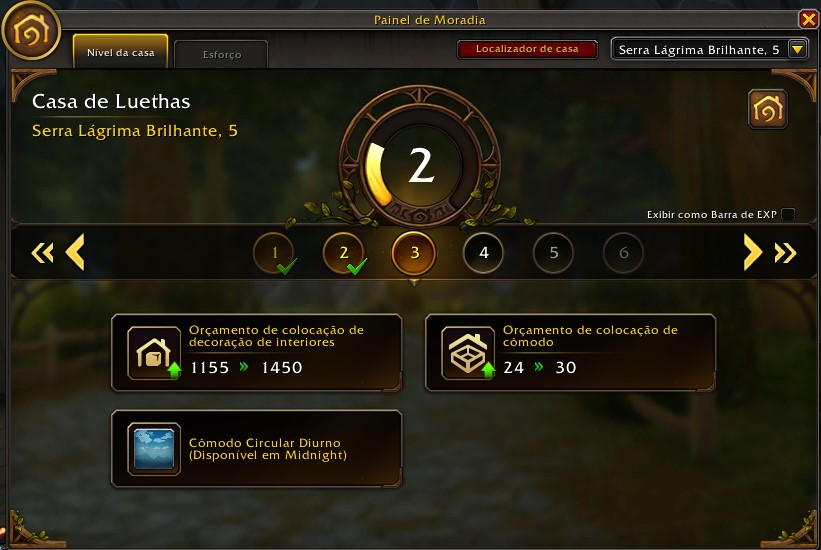Click the house icon button beside the title
Screen dimensions: 821x550
[767, 109]
